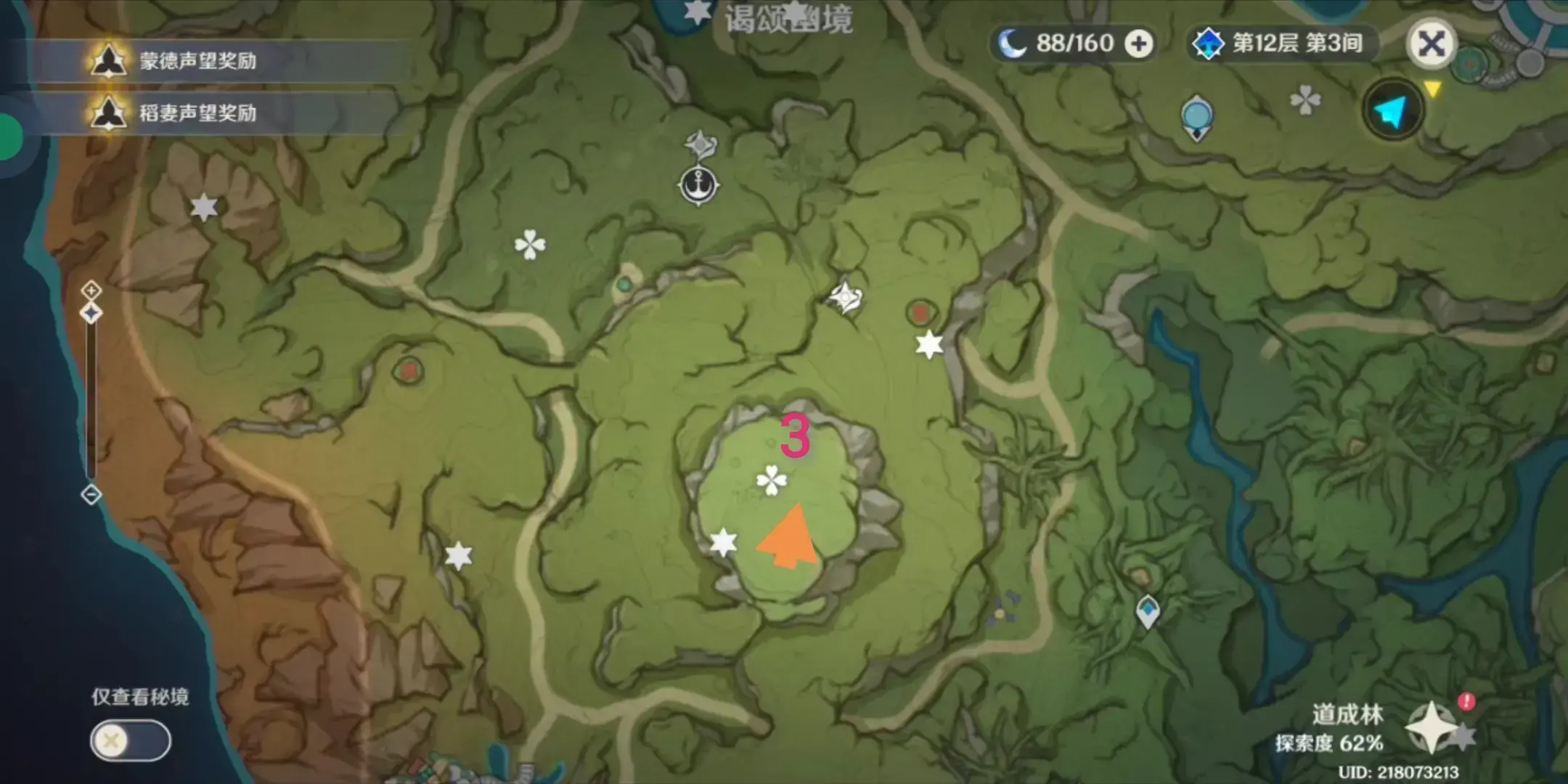Click the clover marker under the pink 3

tap(771, 481)
